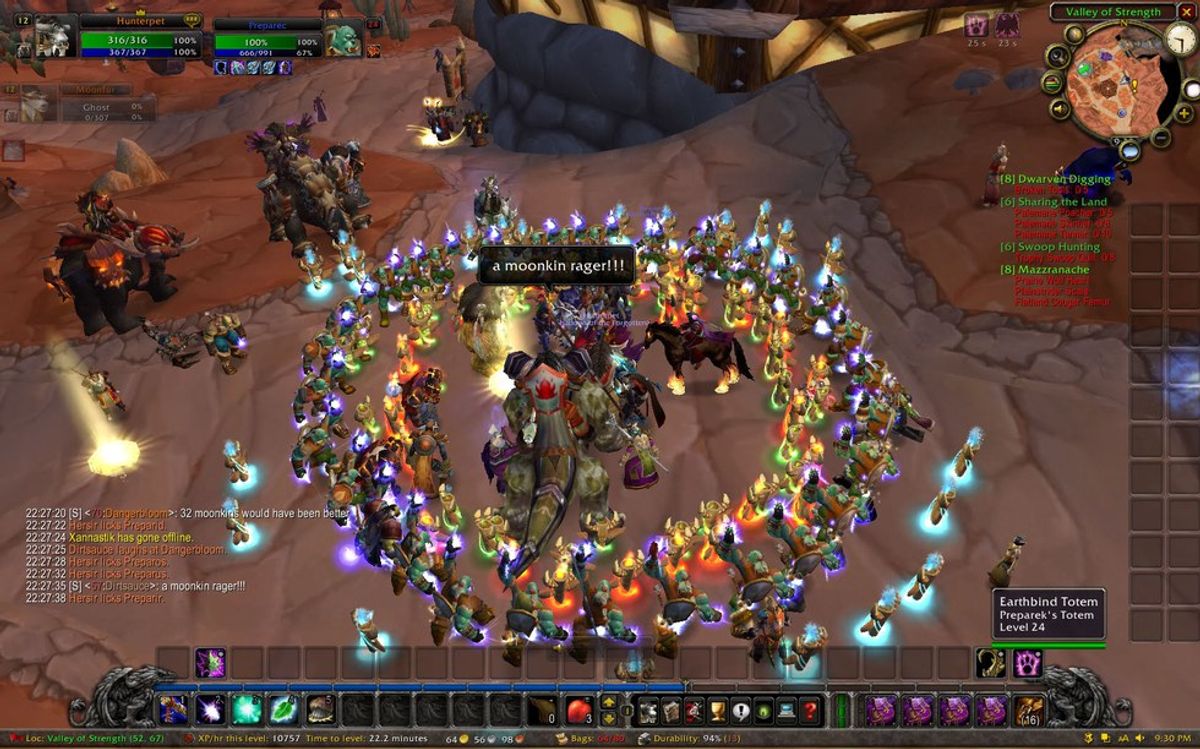Zoom in on the minimap
The image size is (1200, 749).
pos(1184,113)
